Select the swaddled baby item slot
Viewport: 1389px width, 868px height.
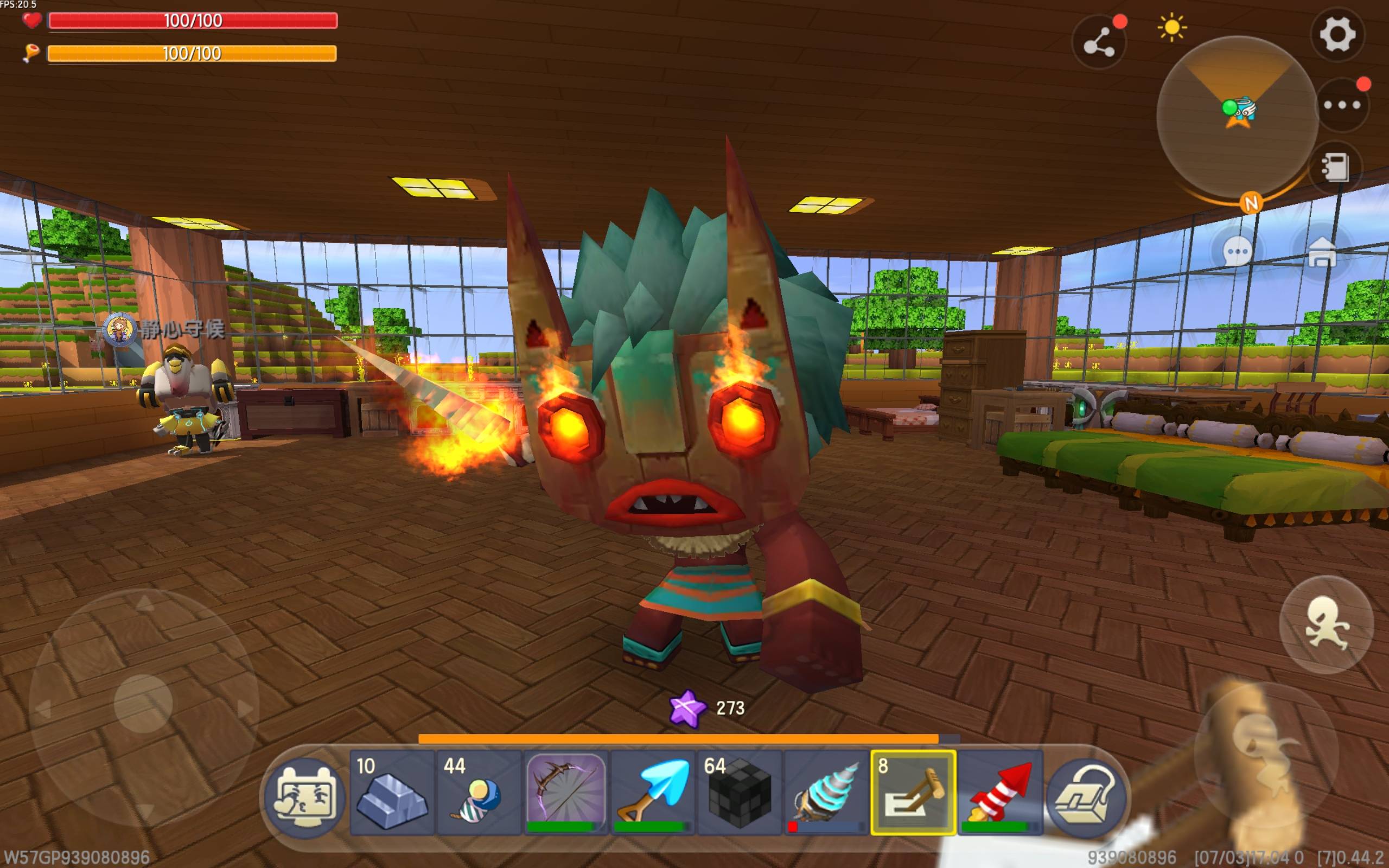479,792
